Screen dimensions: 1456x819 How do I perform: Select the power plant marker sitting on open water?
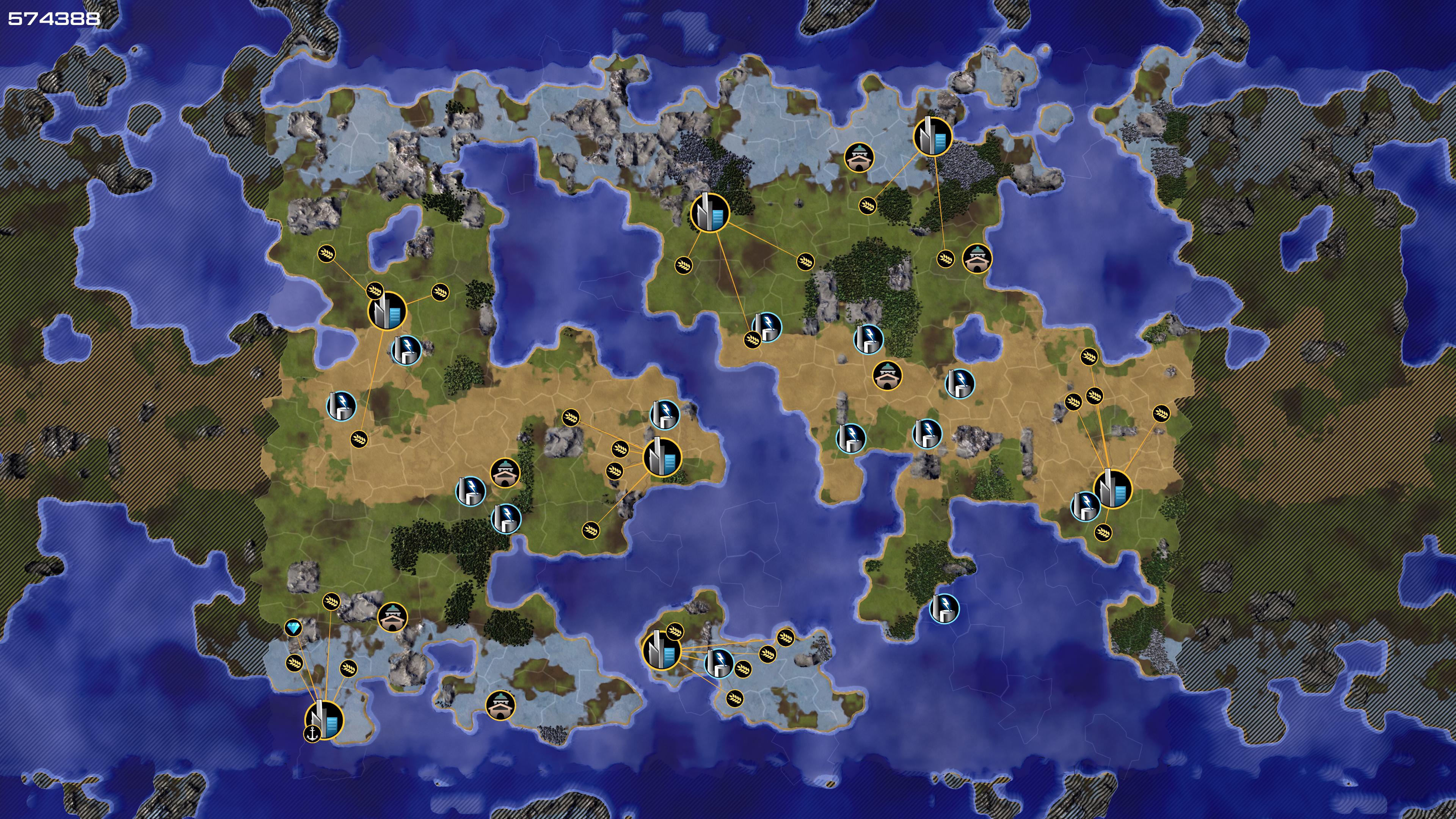(x=944, y=608)
